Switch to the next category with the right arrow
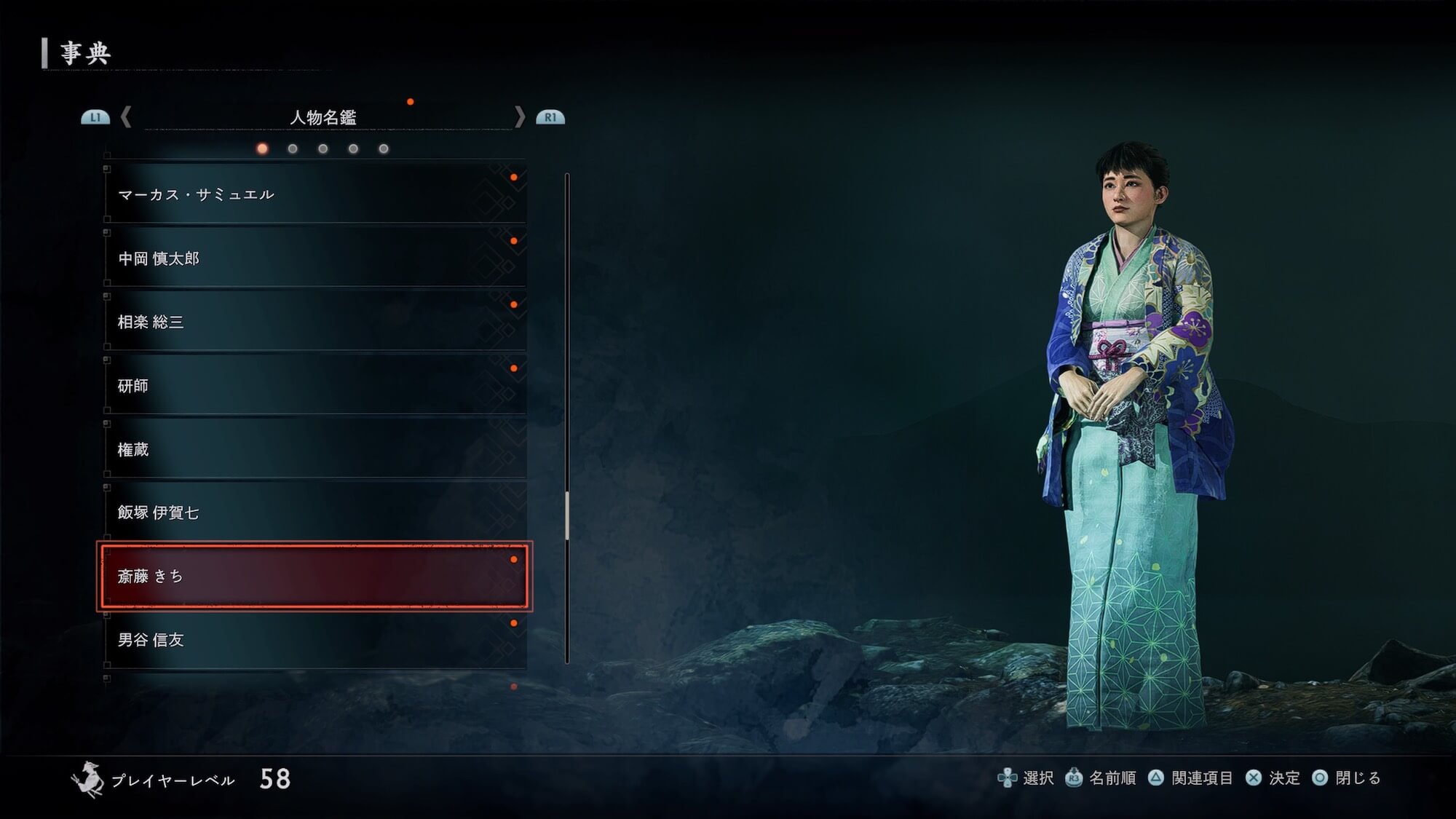The width and height of the screenshot is (1456, 819). [519, 116]
